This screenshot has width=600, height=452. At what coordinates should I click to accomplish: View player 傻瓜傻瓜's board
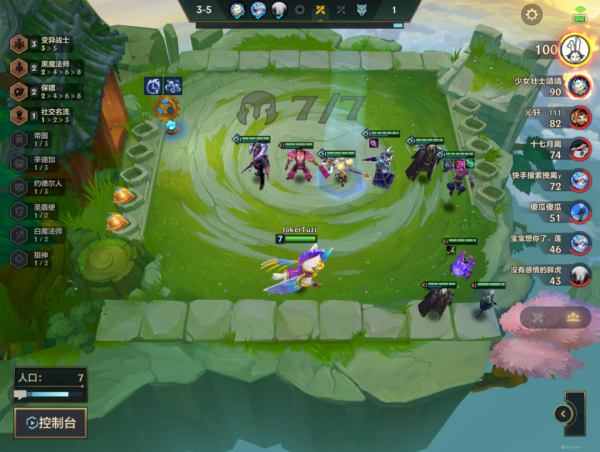coord(577,211)
